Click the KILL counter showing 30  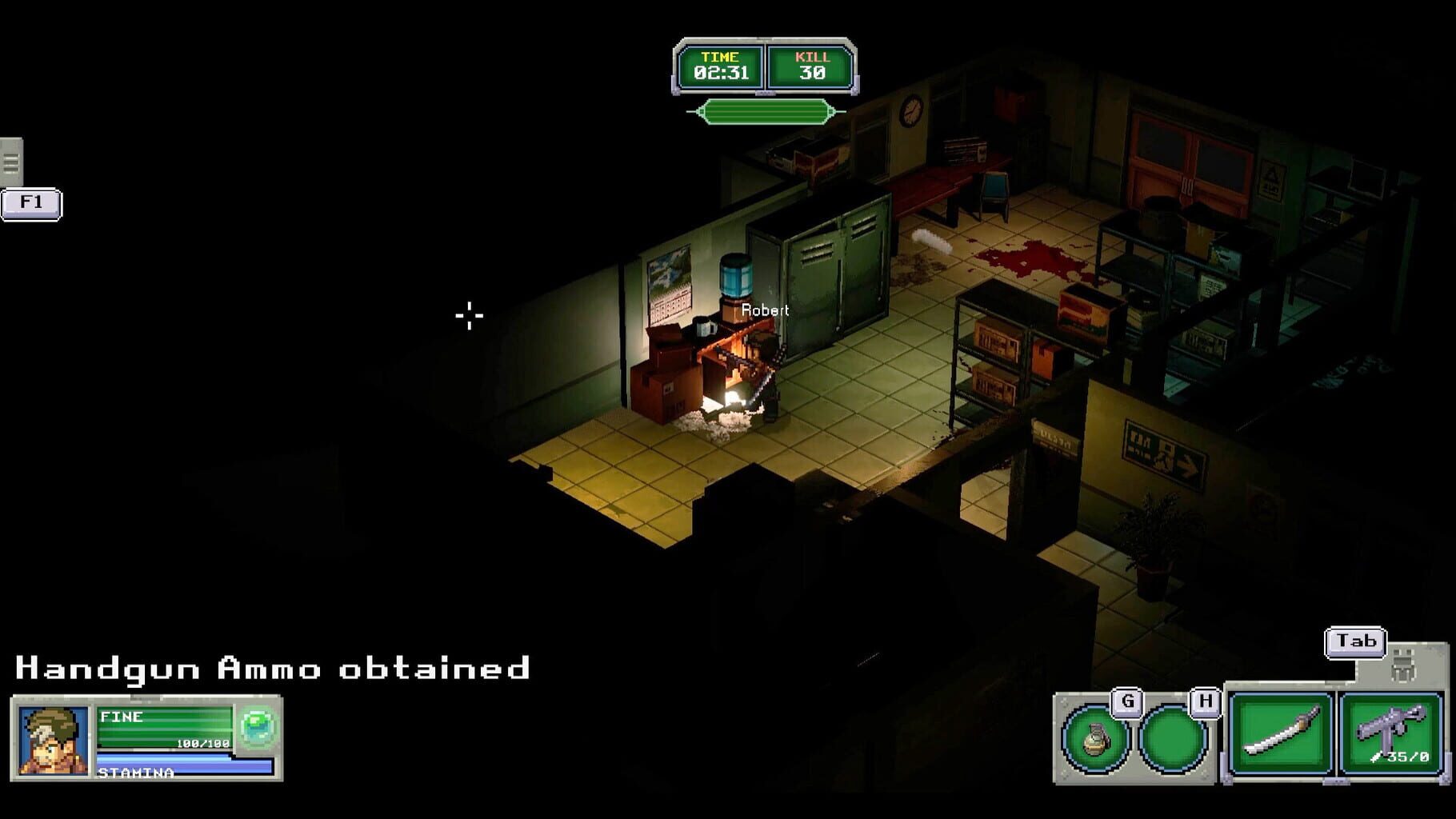[x=810, y=64]
